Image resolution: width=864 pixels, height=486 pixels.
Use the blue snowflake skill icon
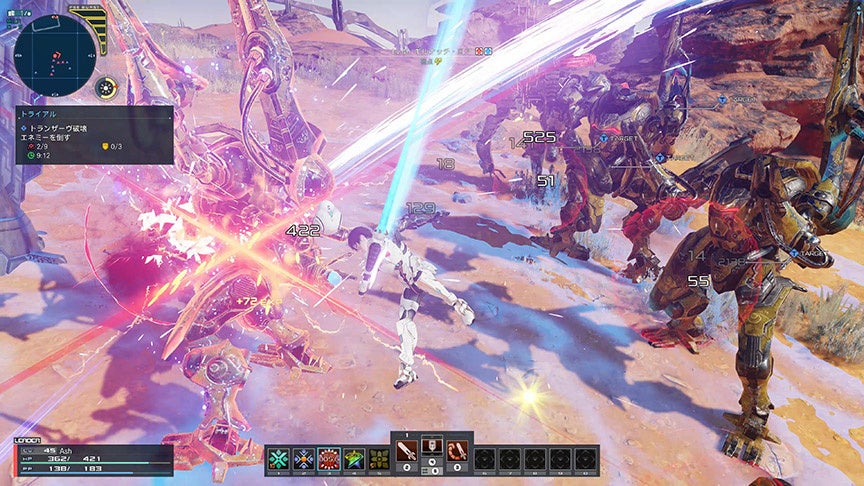(304, 459)
